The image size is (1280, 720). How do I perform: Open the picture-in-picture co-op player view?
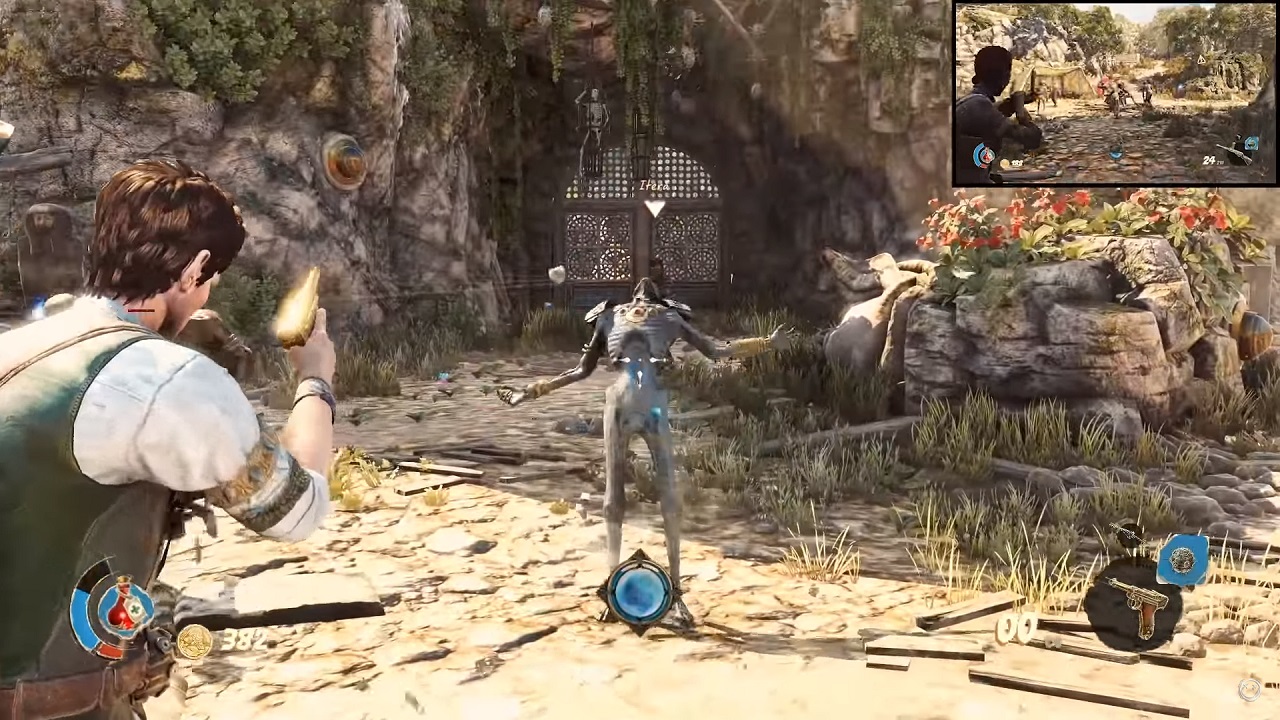point(1114,94)
